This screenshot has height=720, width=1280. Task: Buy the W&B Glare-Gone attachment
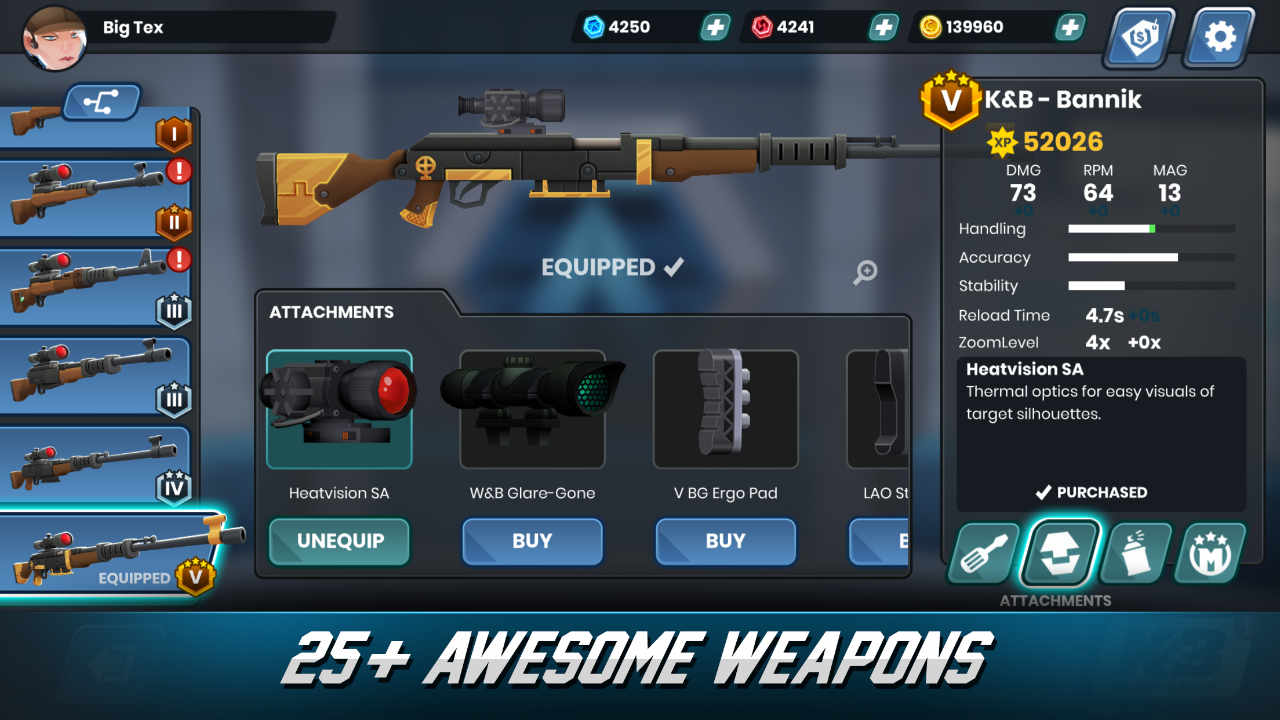tap(532, 541)
